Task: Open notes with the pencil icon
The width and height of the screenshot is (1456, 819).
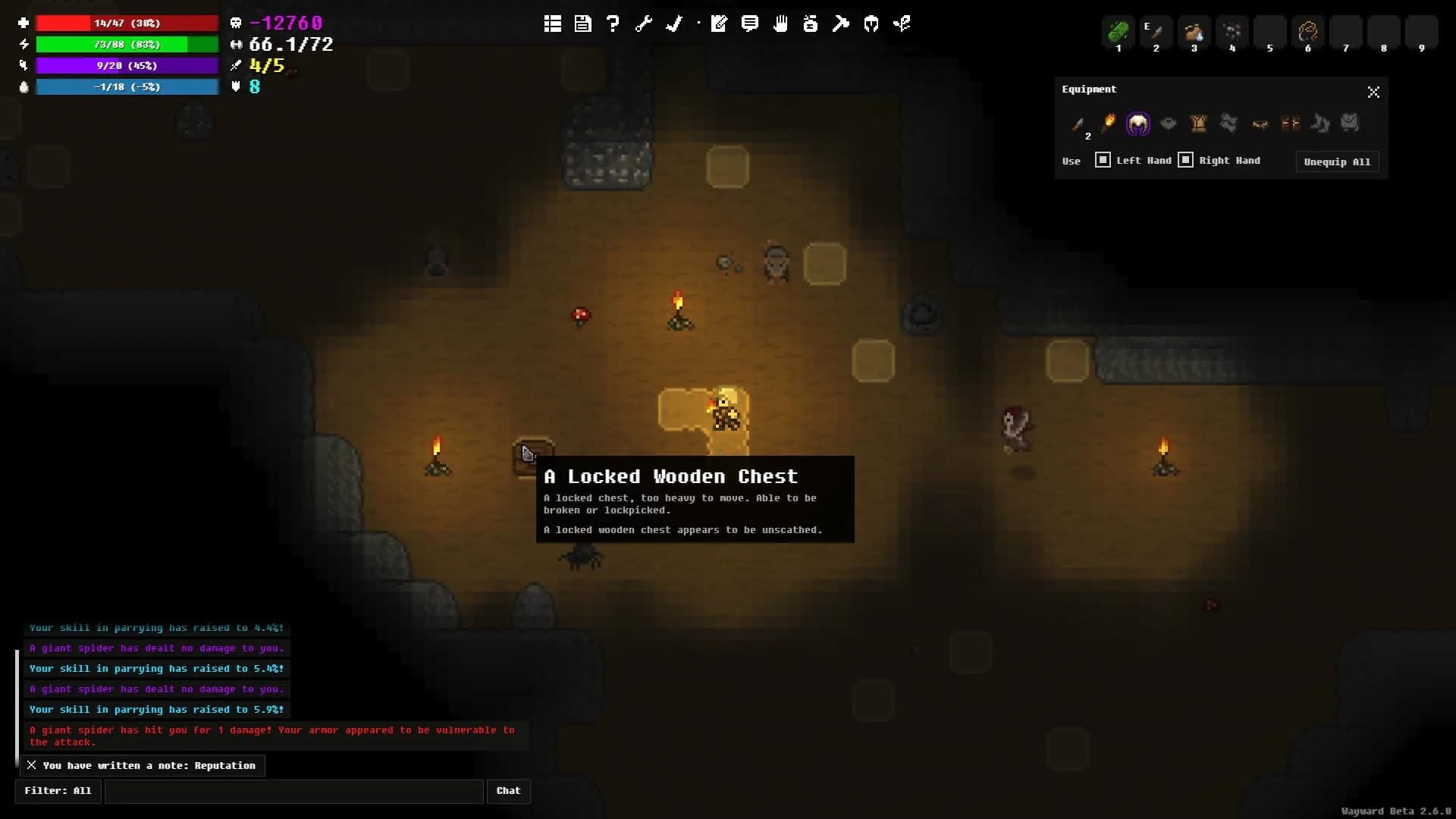Action: (719, 24)
